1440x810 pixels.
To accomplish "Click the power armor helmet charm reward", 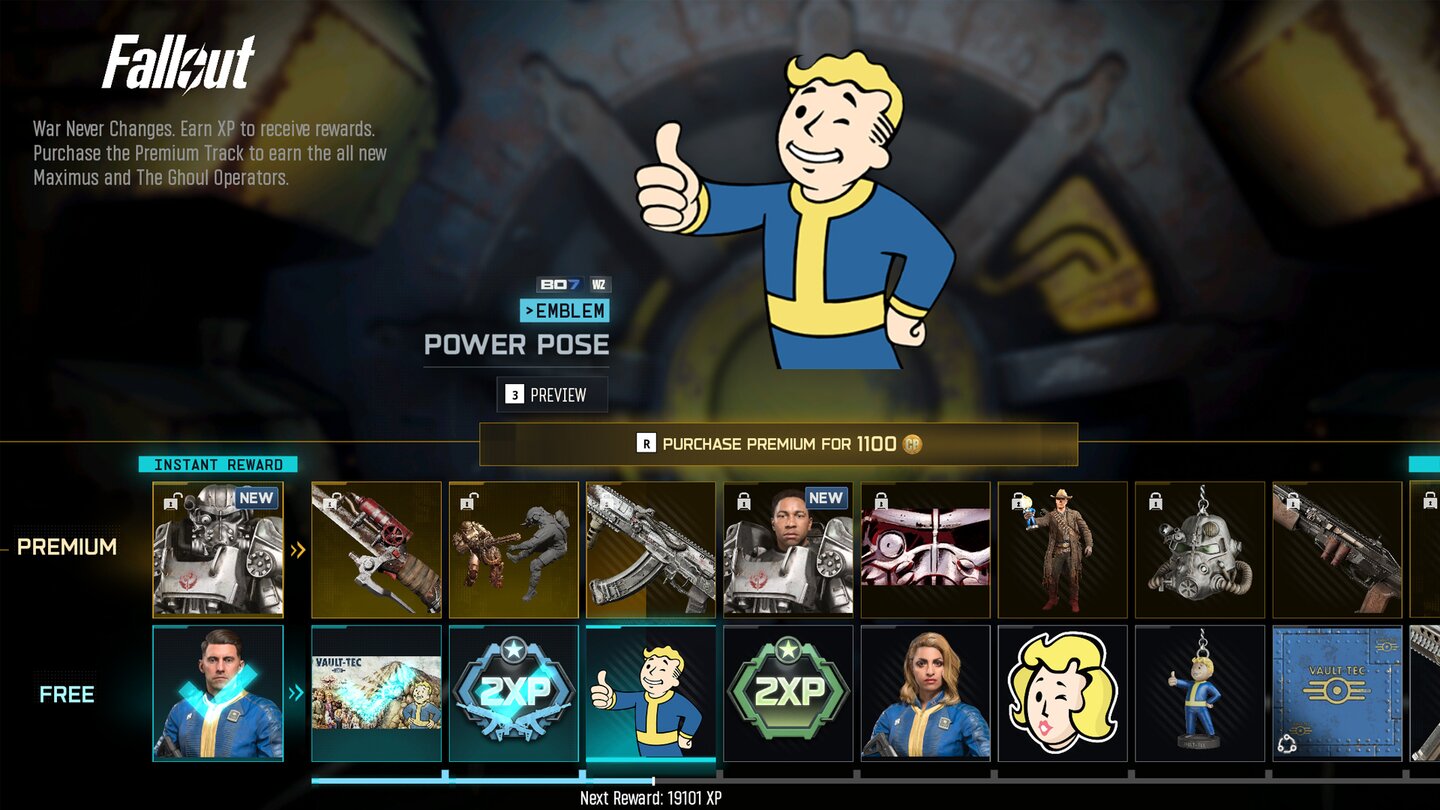I will (1198, 548).
